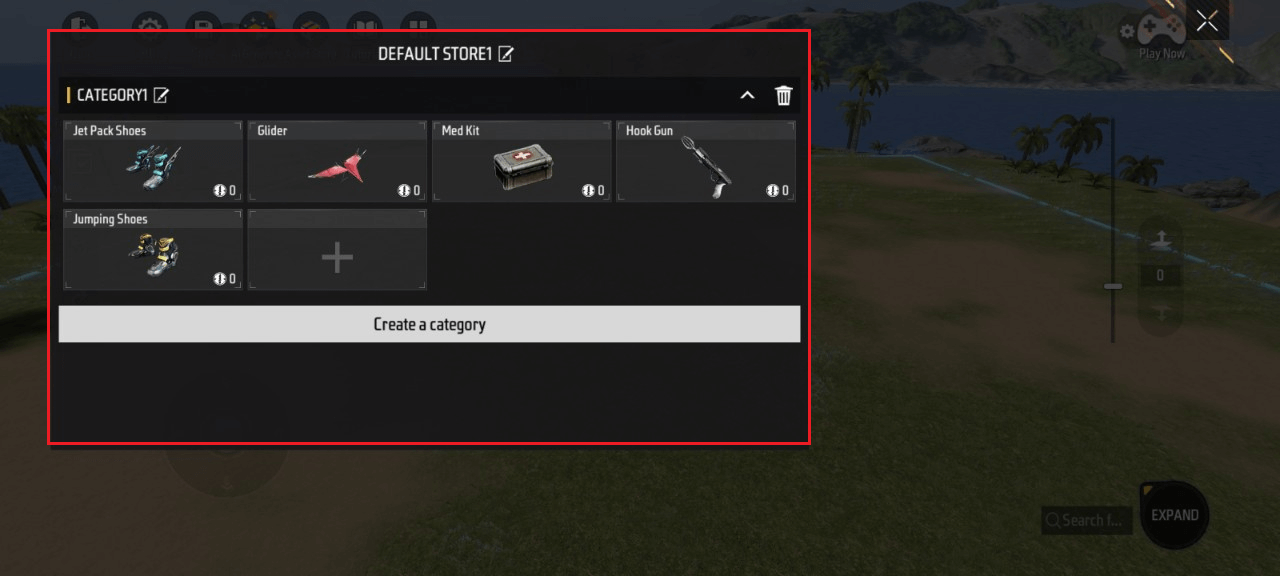The image size is (1280, 576).
Task: Rename the Default Store1 title
Action: 506,54
